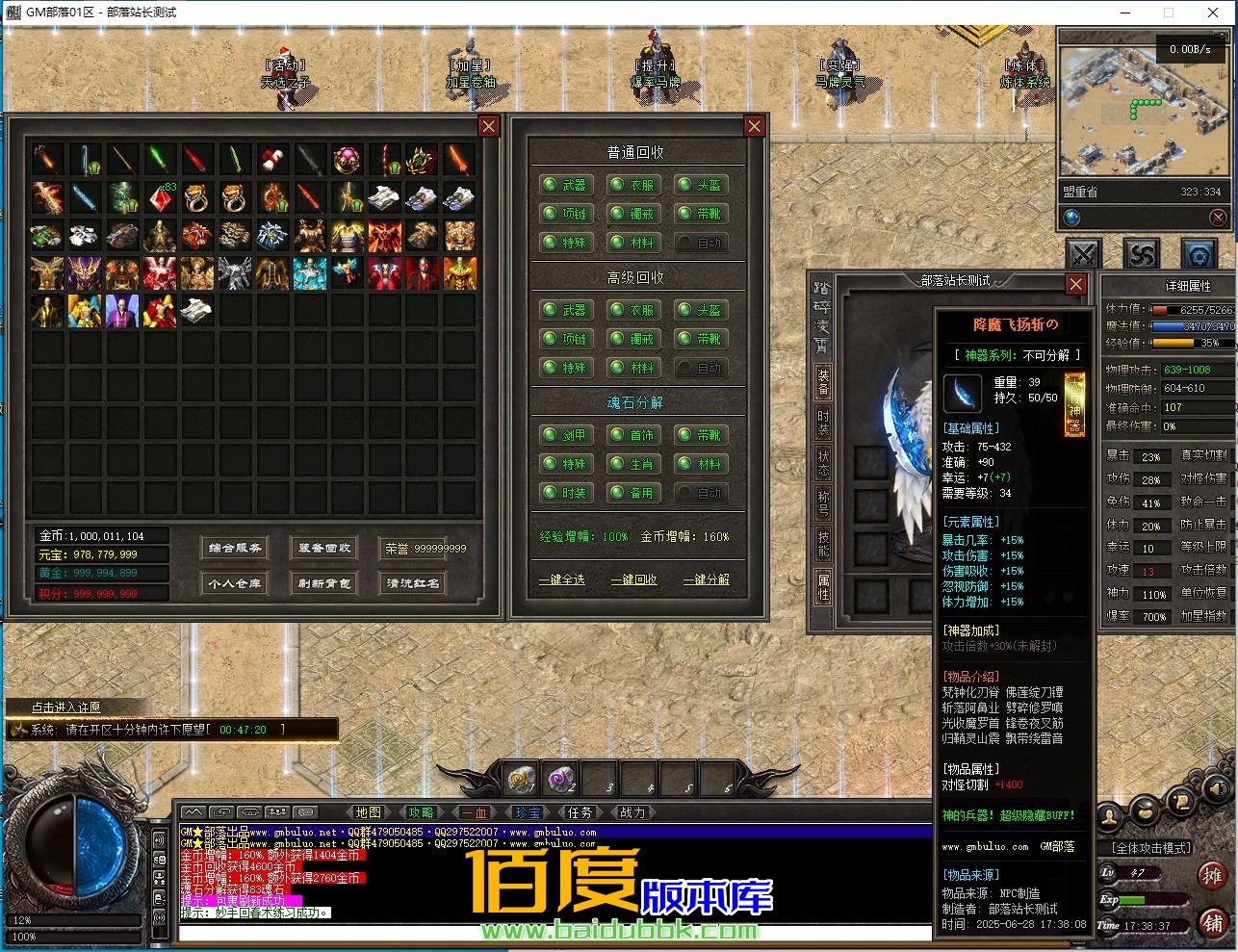This screenshot has height=952, width=1238.
Task: Refresh the bag with 刷新背包
Action: coord(324,583)
